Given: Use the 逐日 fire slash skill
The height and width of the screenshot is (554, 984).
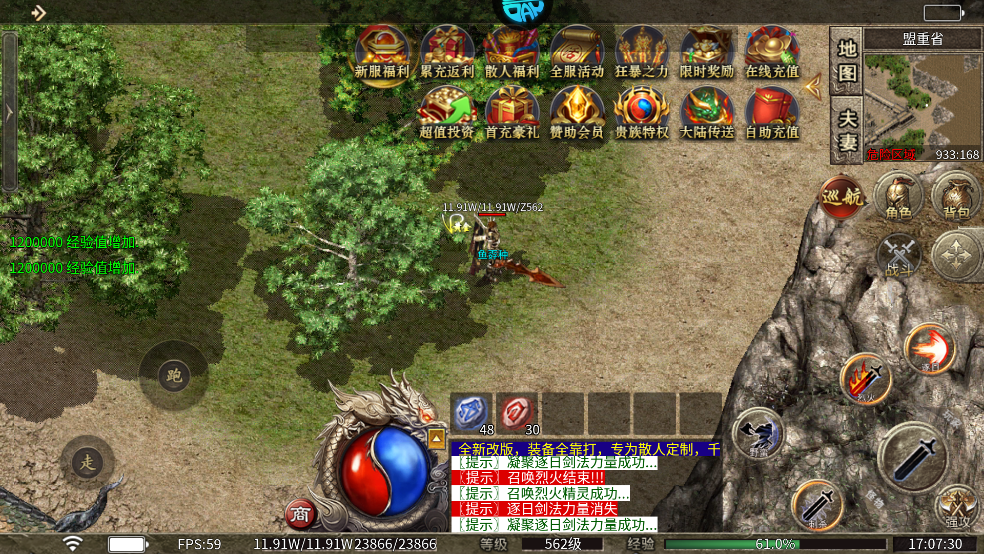Looking at the screenshot, I should pos(929,348).
